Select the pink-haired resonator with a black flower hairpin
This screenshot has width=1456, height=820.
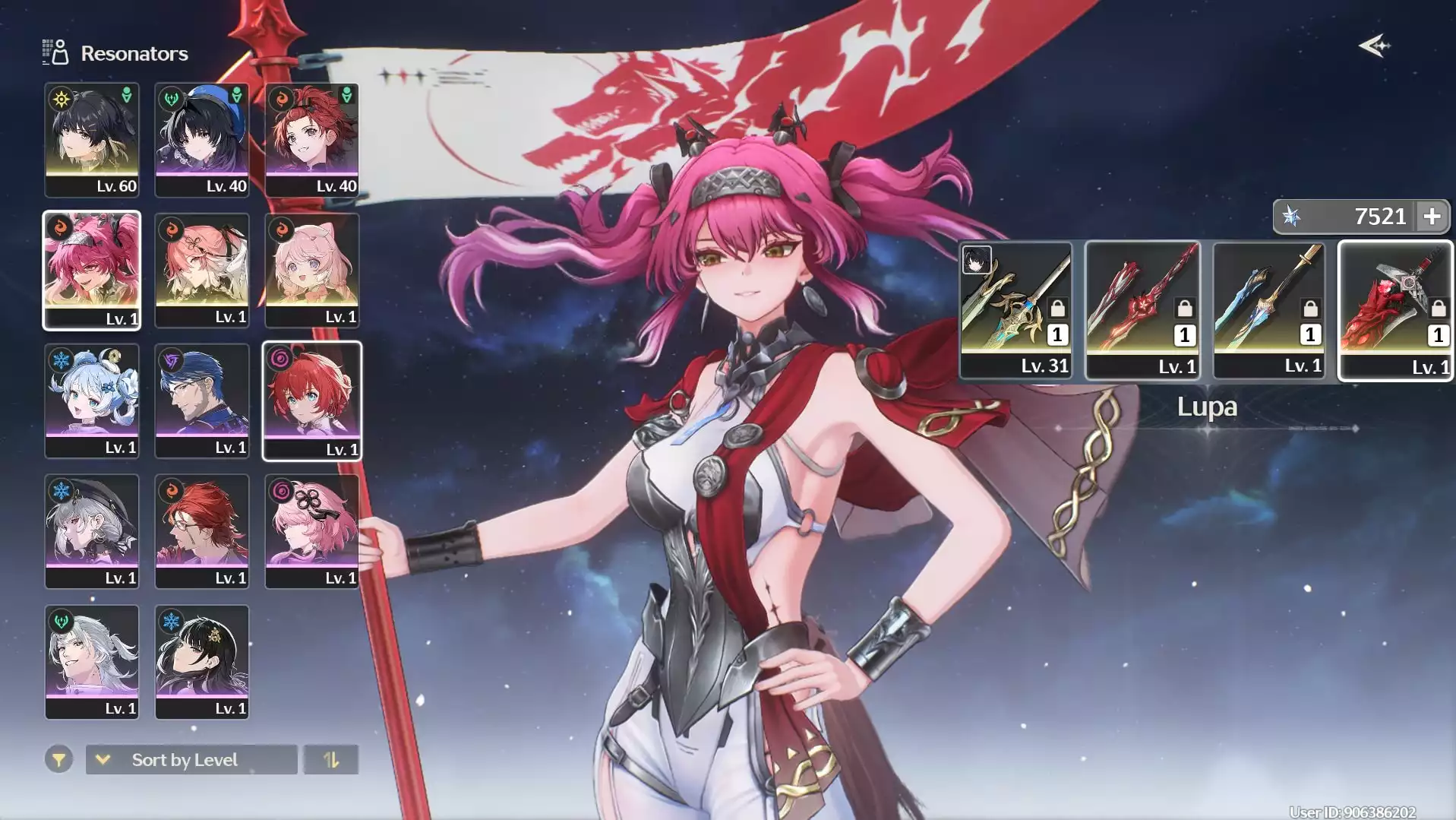point(312,531)
